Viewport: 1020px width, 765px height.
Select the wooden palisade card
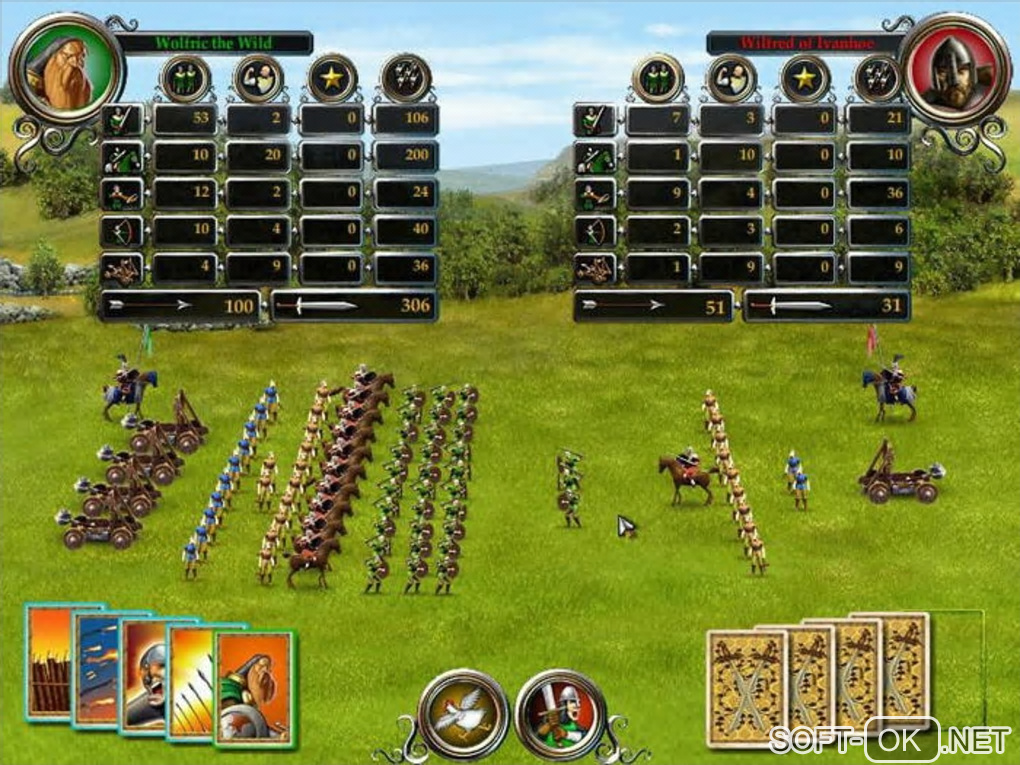coord(48,660)
